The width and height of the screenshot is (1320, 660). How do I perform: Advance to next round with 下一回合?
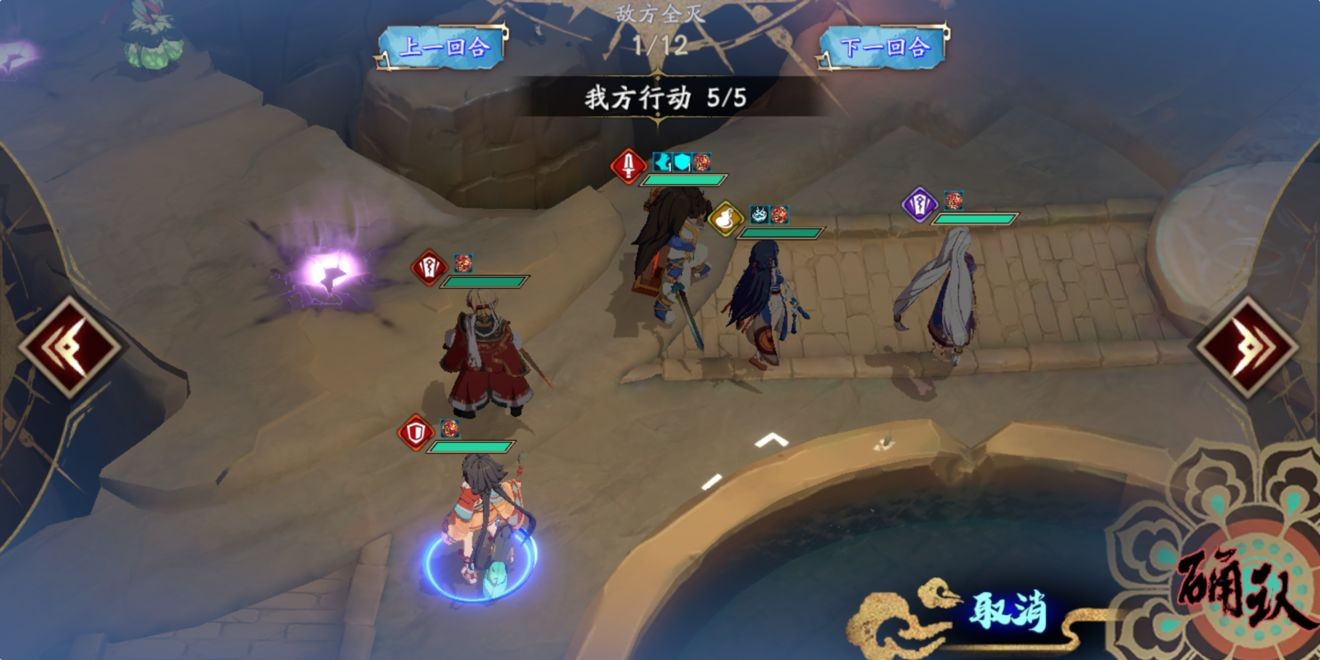884,47
